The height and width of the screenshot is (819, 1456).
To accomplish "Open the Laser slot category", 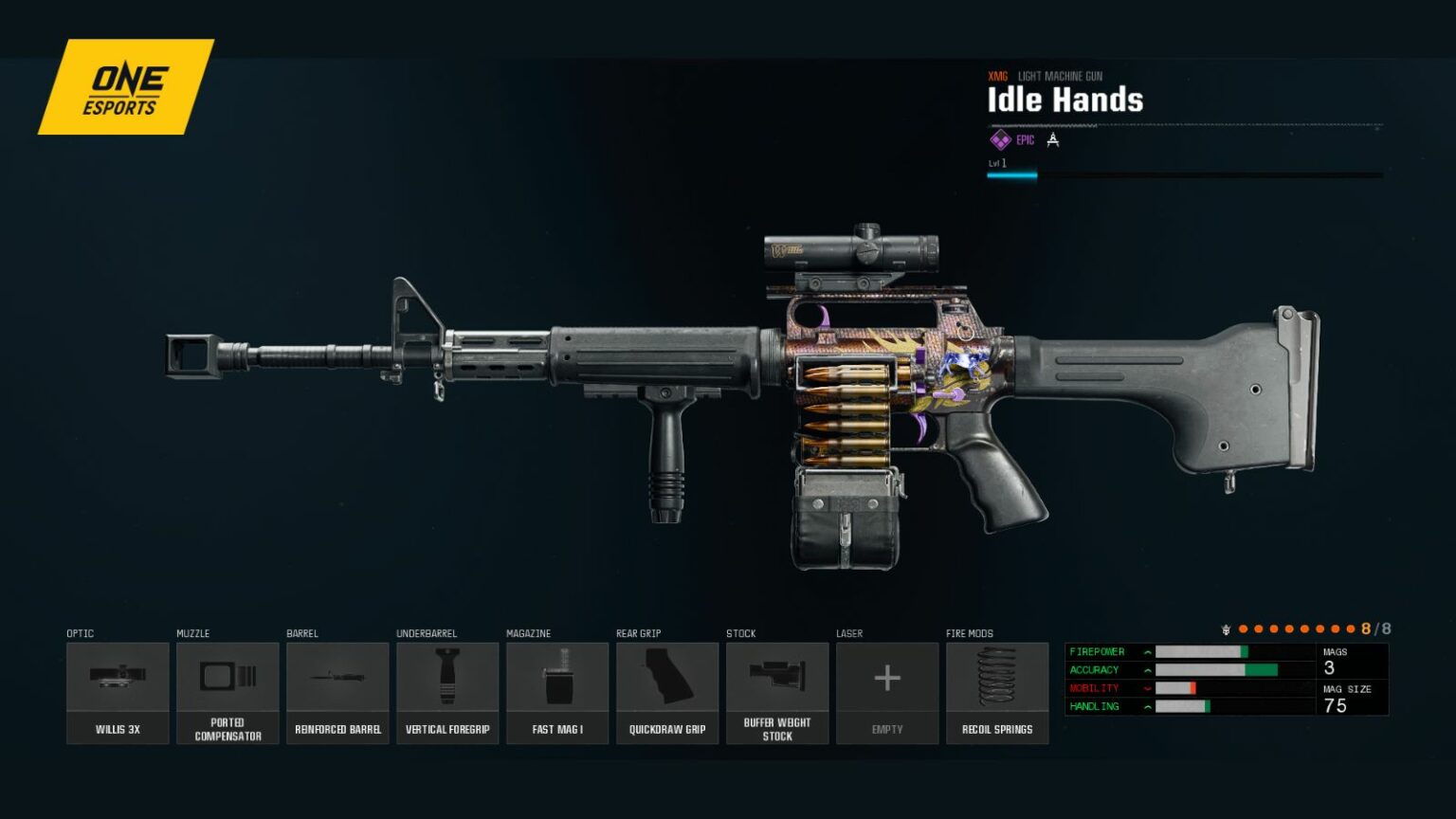I will click(851, 633).
